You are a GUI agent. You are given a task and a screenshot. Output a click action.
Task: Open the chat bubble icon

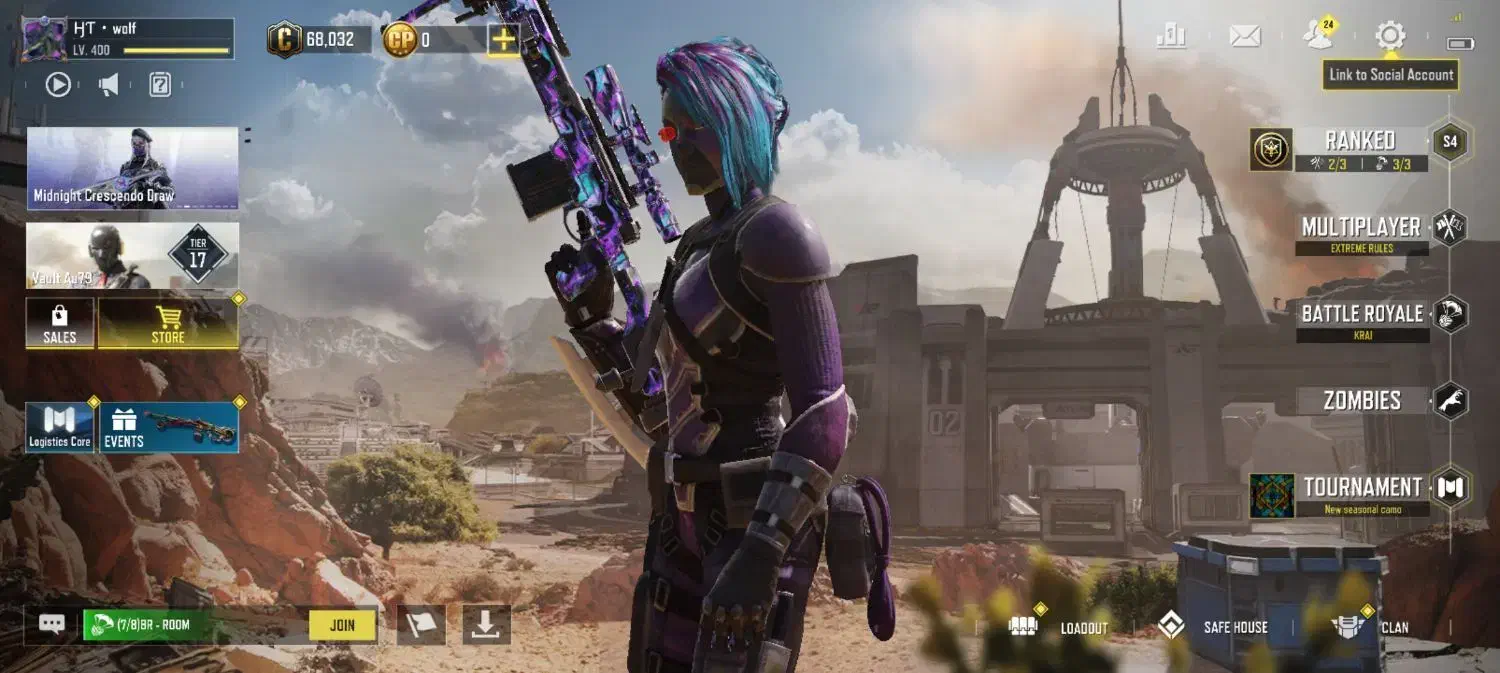(52, 624)
